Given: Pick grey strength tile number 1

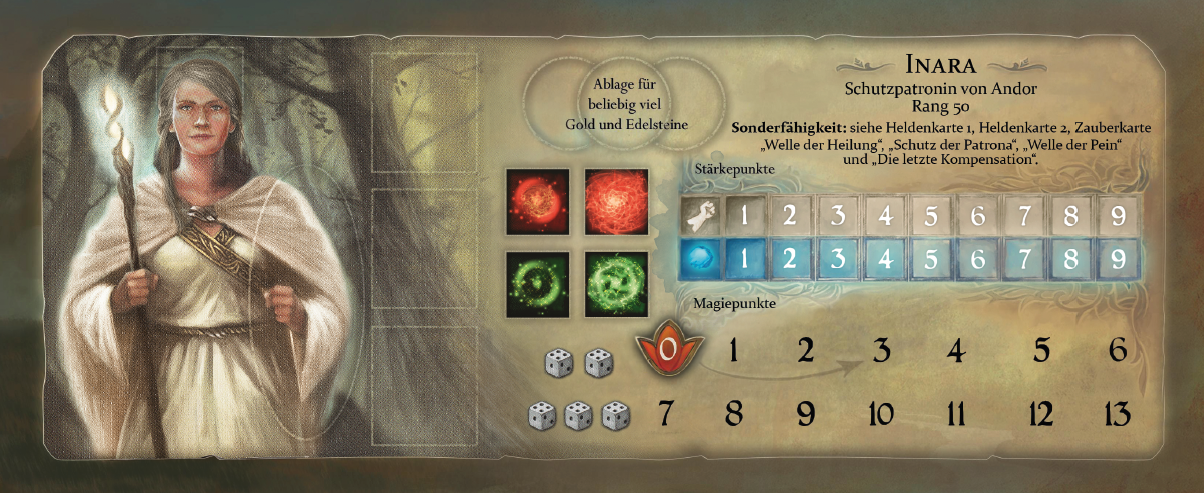Looking at the screenshot, I should point(745,214).
